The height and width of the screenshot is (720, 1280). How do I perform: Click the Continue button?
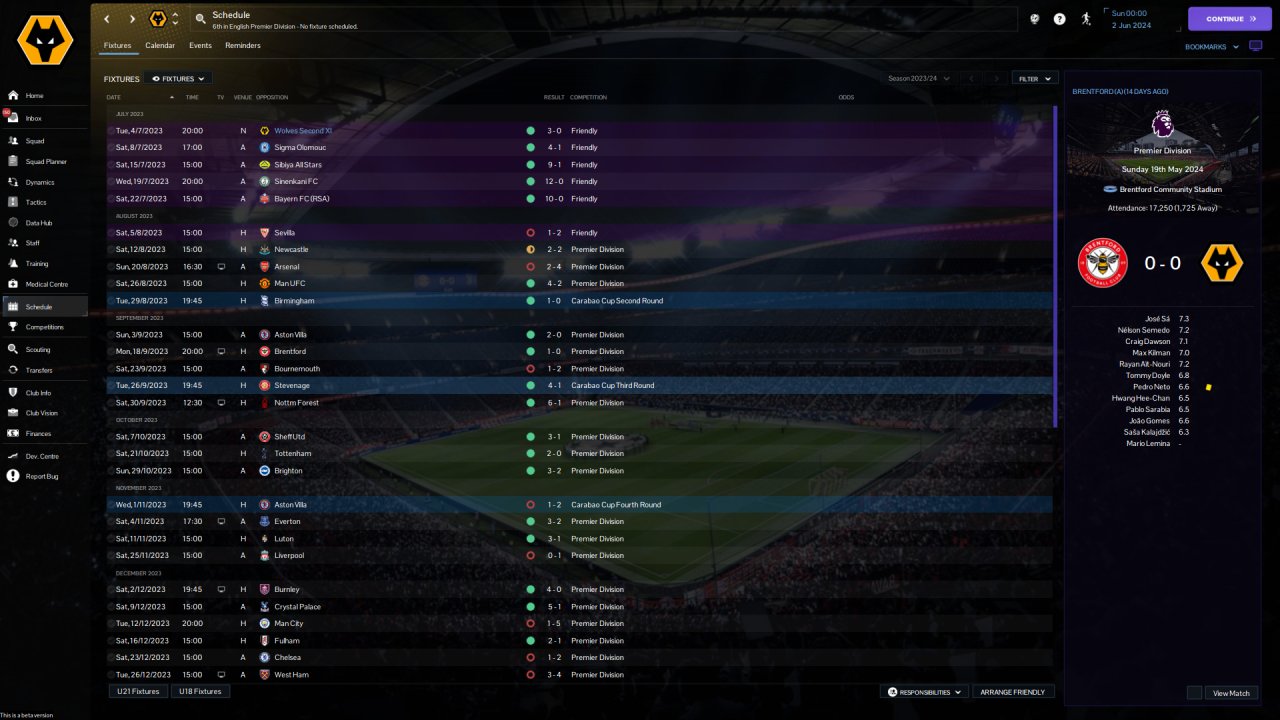pos(1229,19)
